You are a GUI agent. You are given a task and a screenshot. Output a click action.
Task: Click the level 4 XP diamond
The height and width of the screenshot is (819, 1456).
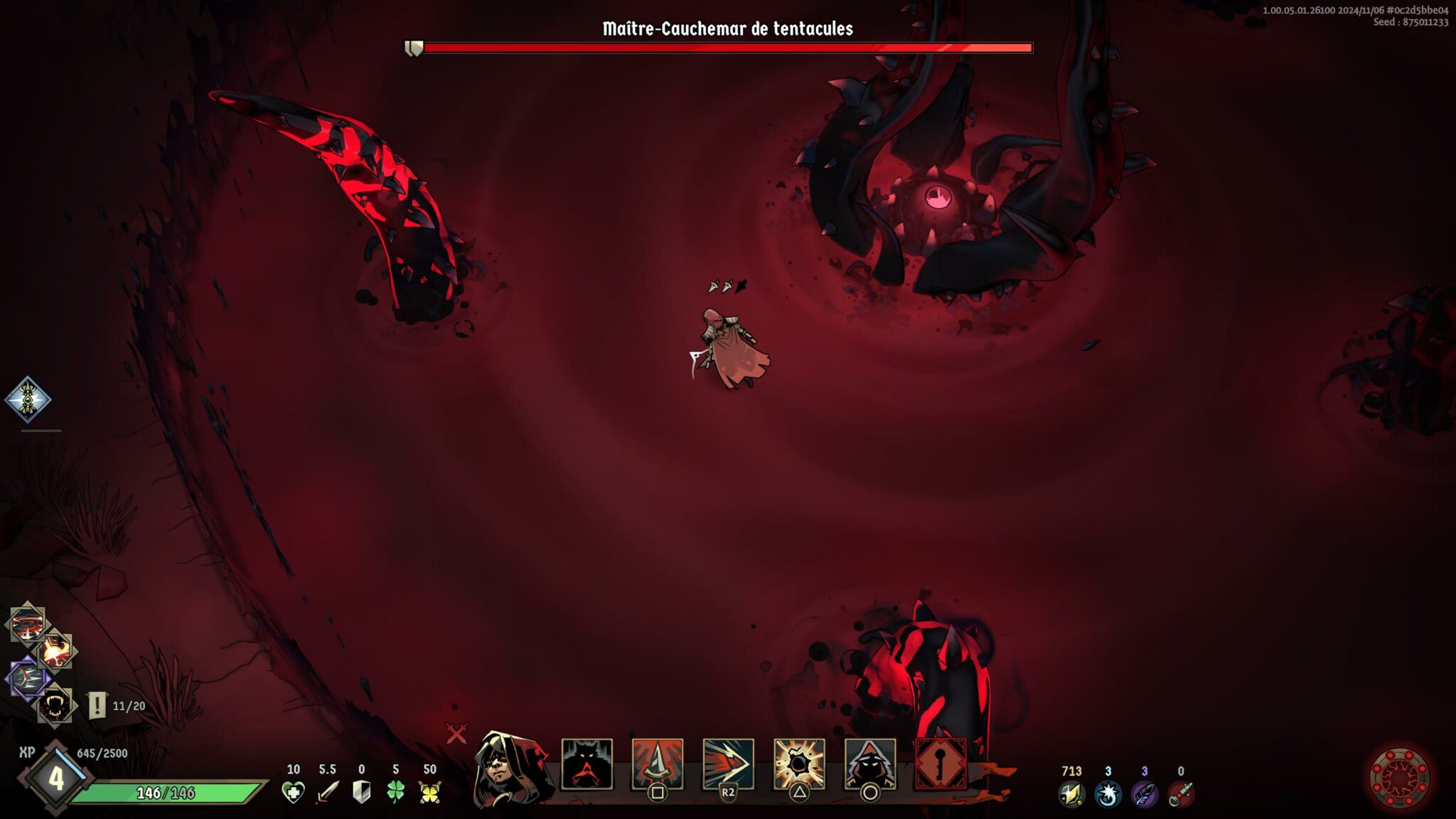click(x=55, y=779)
